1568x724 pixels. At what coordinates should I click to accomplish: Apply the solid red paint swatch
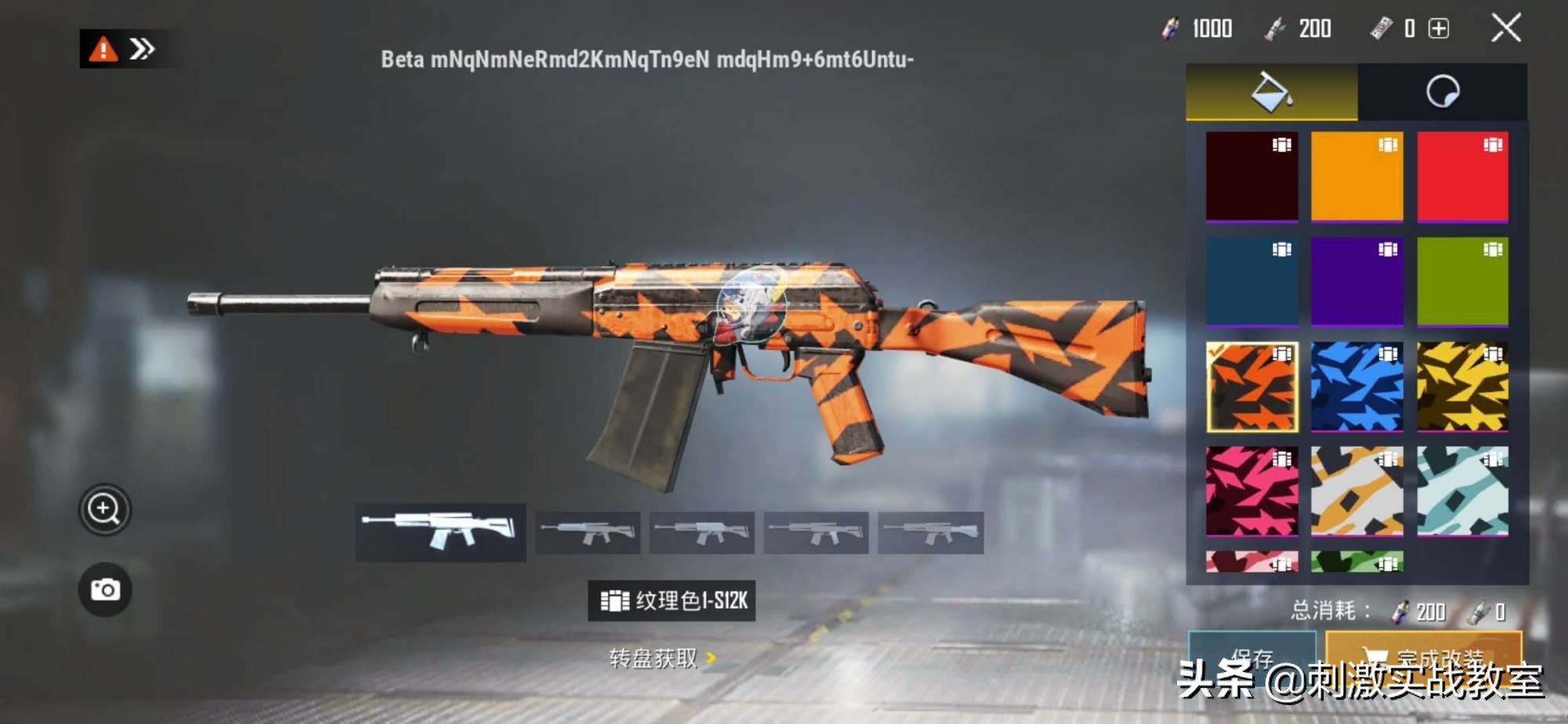pyautogui.click(x=1462, y=176)
